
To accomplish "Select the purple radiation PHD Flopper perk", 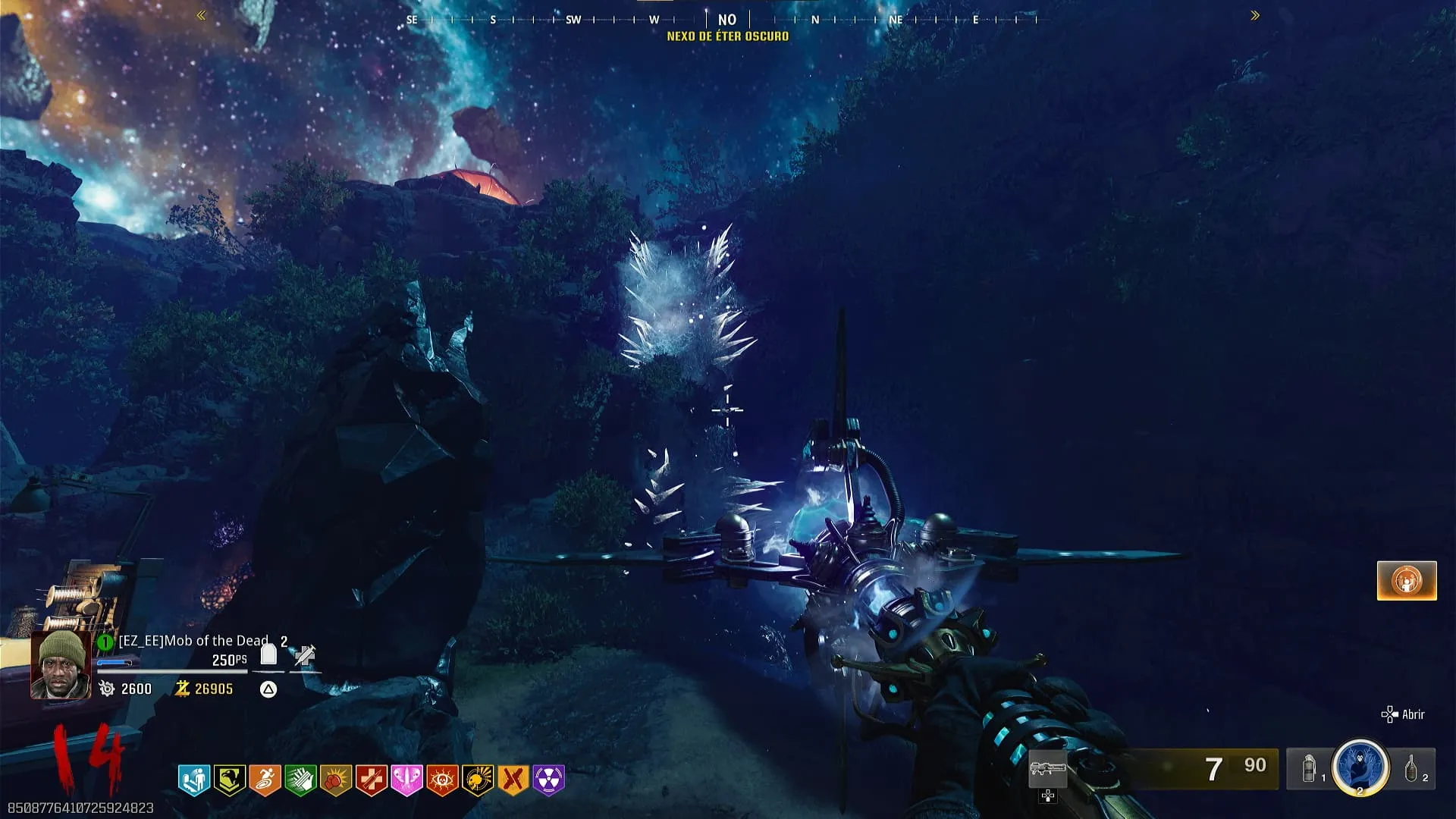I will point(549,780).
